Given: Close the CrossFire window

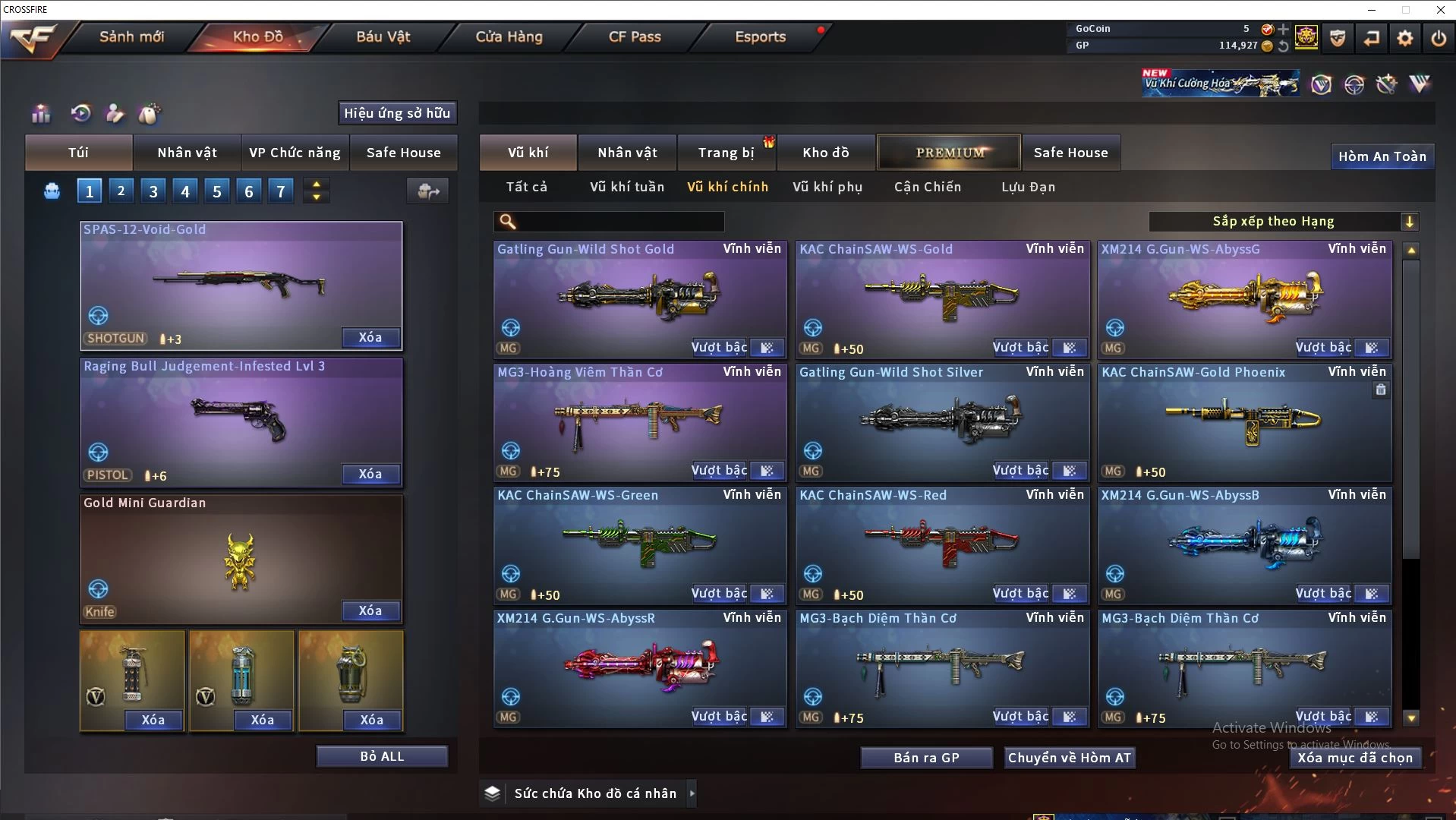Looking at the screenshot, I should point(1440,10).
